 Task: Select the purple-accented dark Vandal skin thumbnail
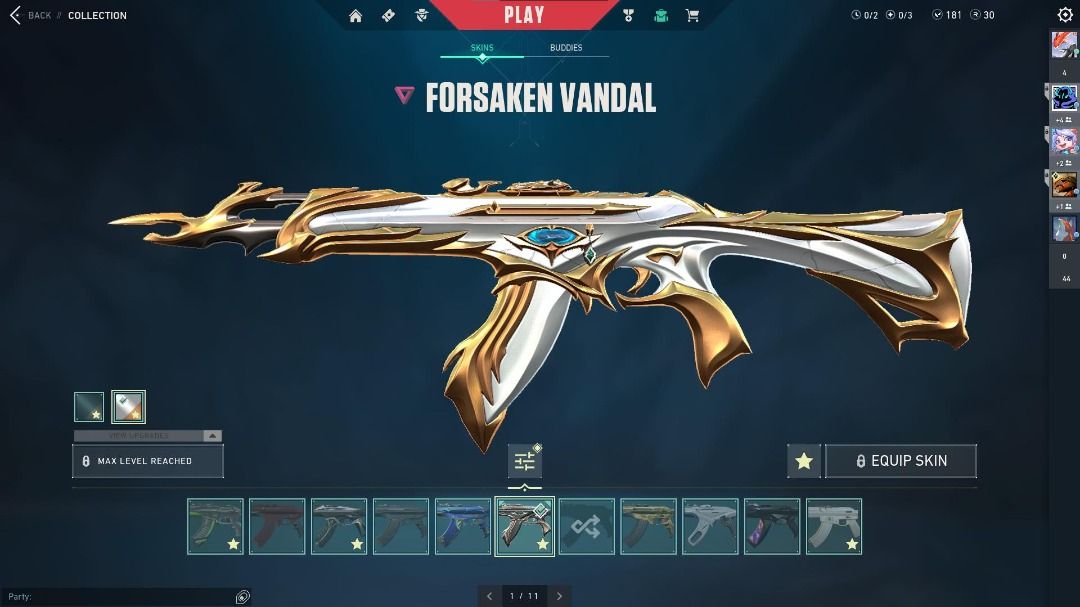772,527
